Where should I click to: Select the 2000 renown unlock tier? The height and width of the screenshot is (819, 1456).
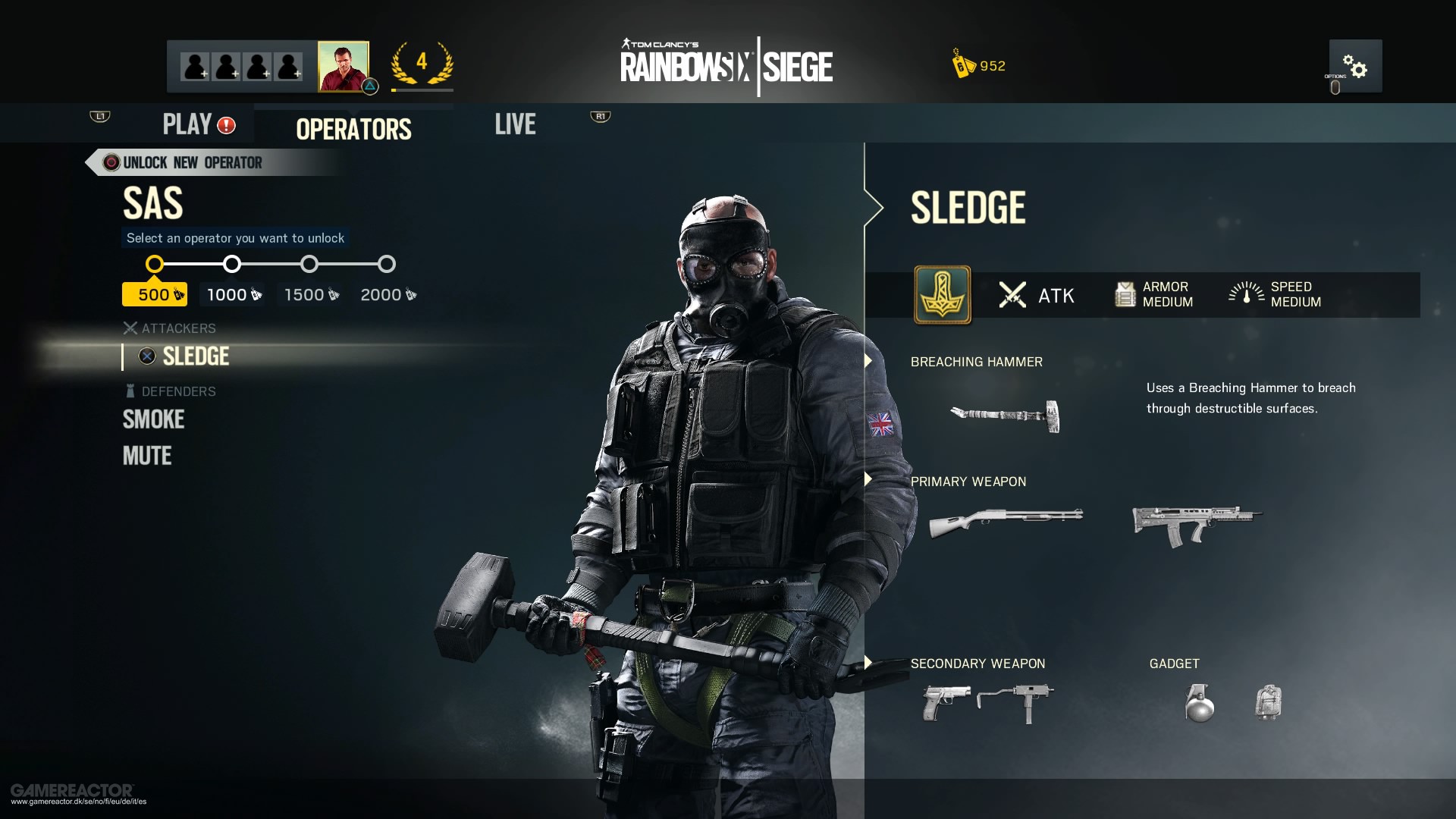(x=386, y=264)
